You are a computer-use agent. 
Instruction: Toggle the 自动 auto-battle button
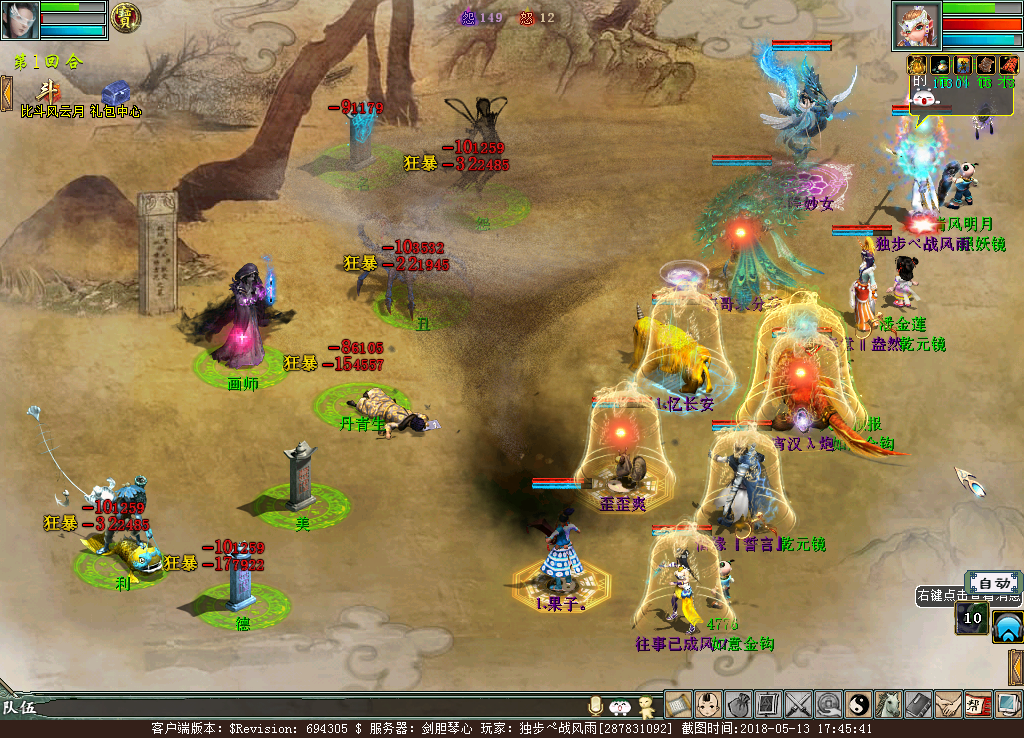(x=993, y=583)
